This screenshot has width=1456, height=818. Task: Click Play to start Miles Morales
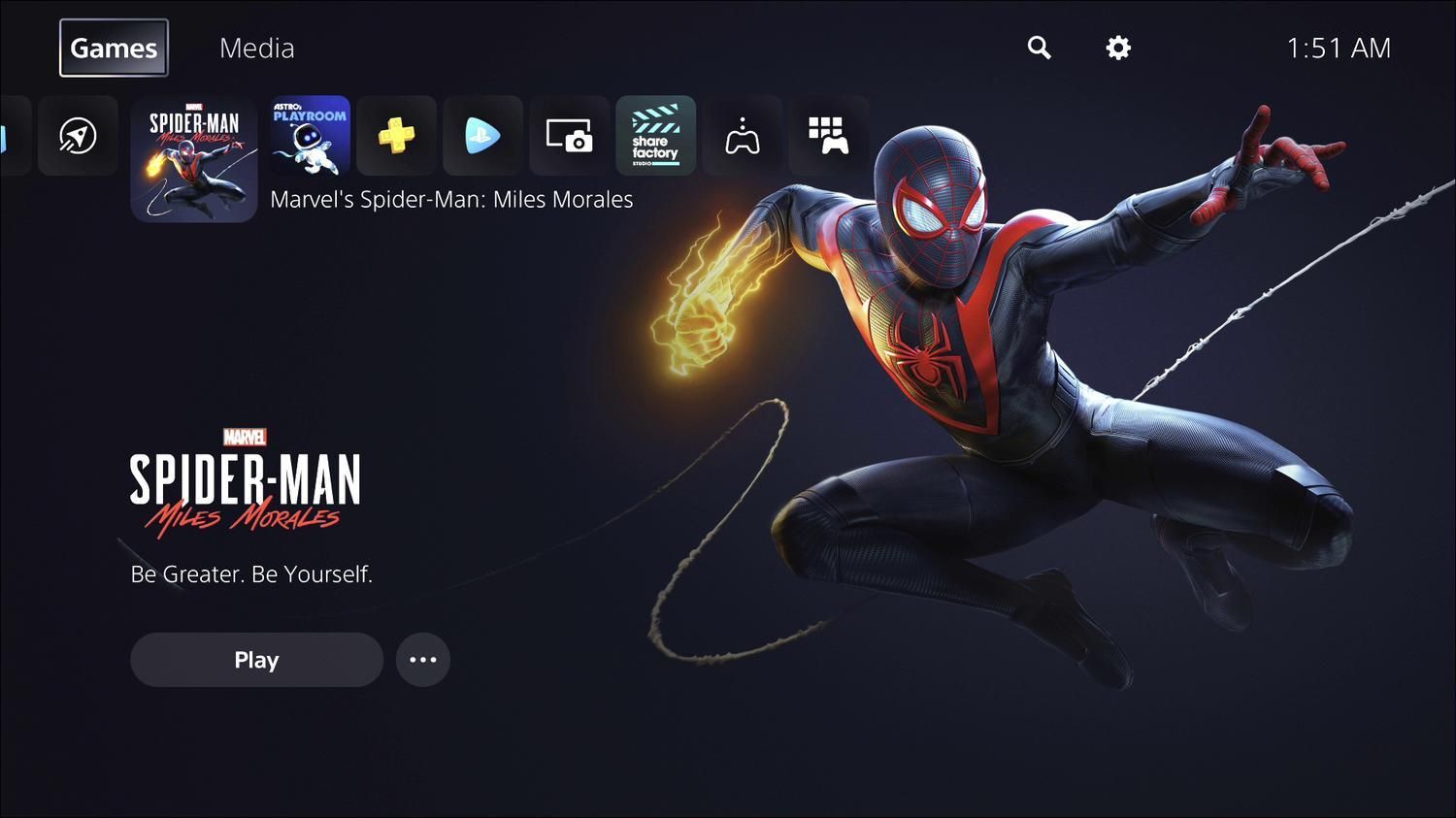click(256, 659)
